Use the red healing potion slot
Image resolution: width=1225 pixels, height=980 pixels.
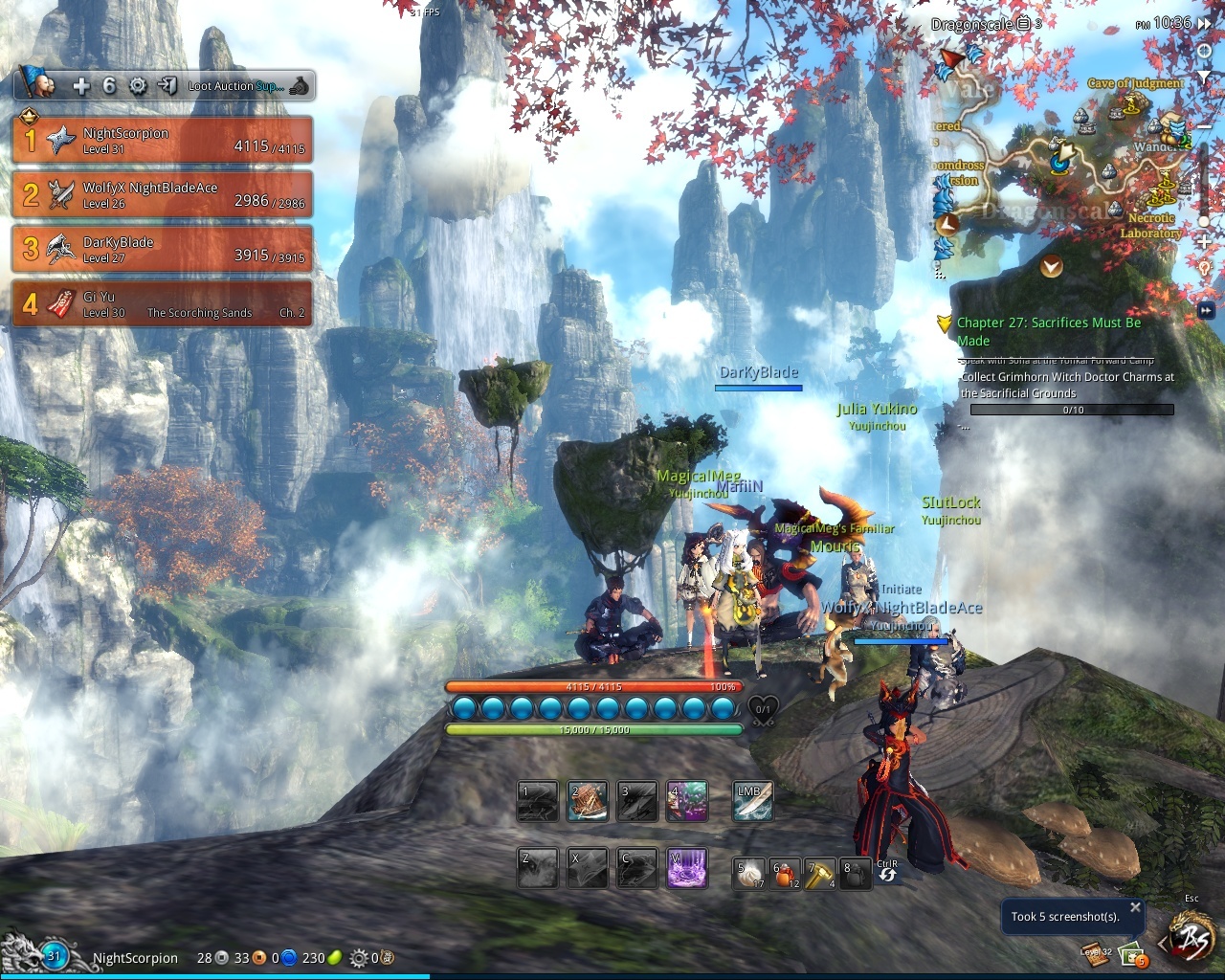(x=786, y=873)
